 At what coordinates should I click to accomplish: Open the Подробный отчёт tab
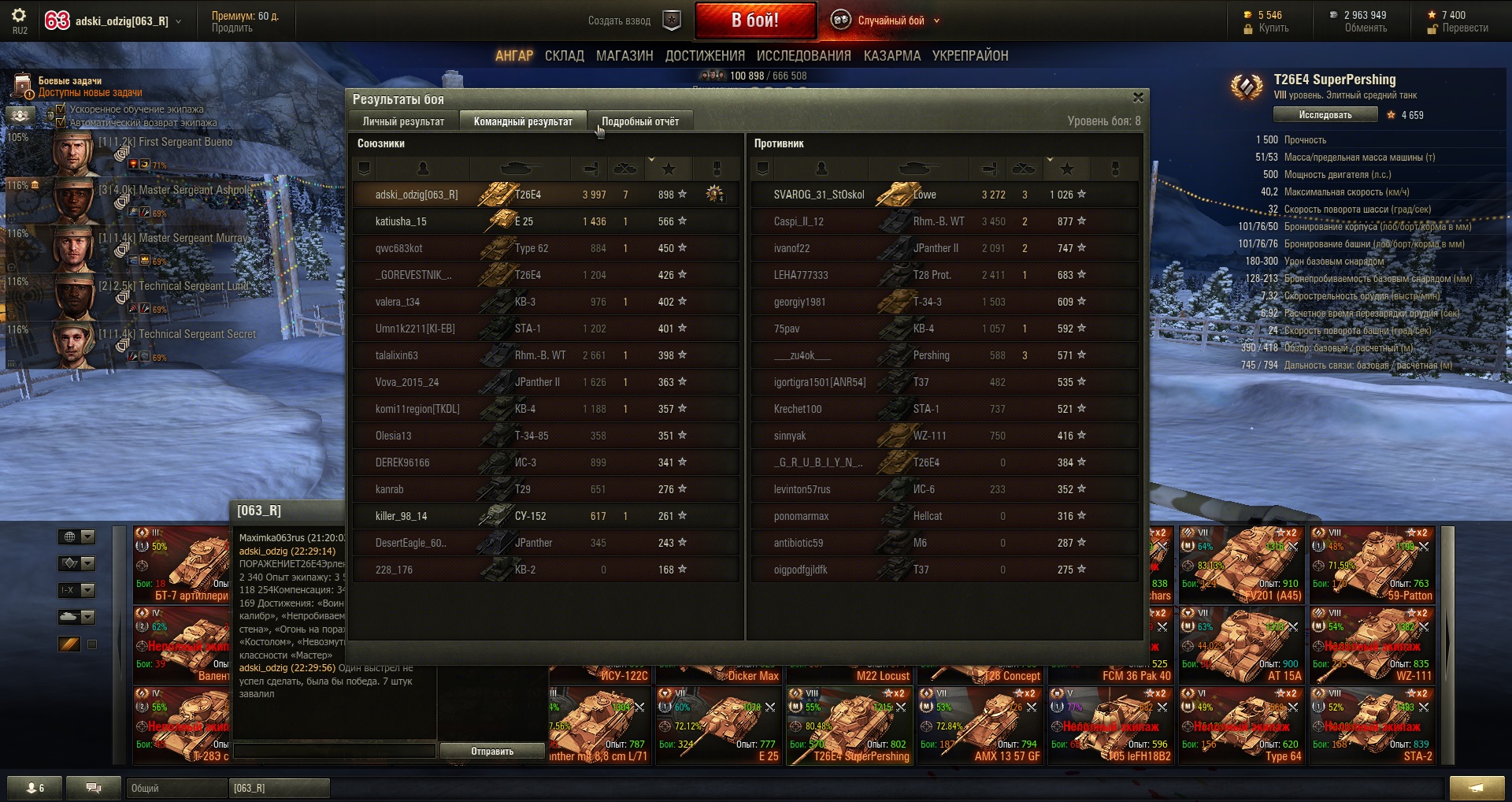(x=639, y=121)
